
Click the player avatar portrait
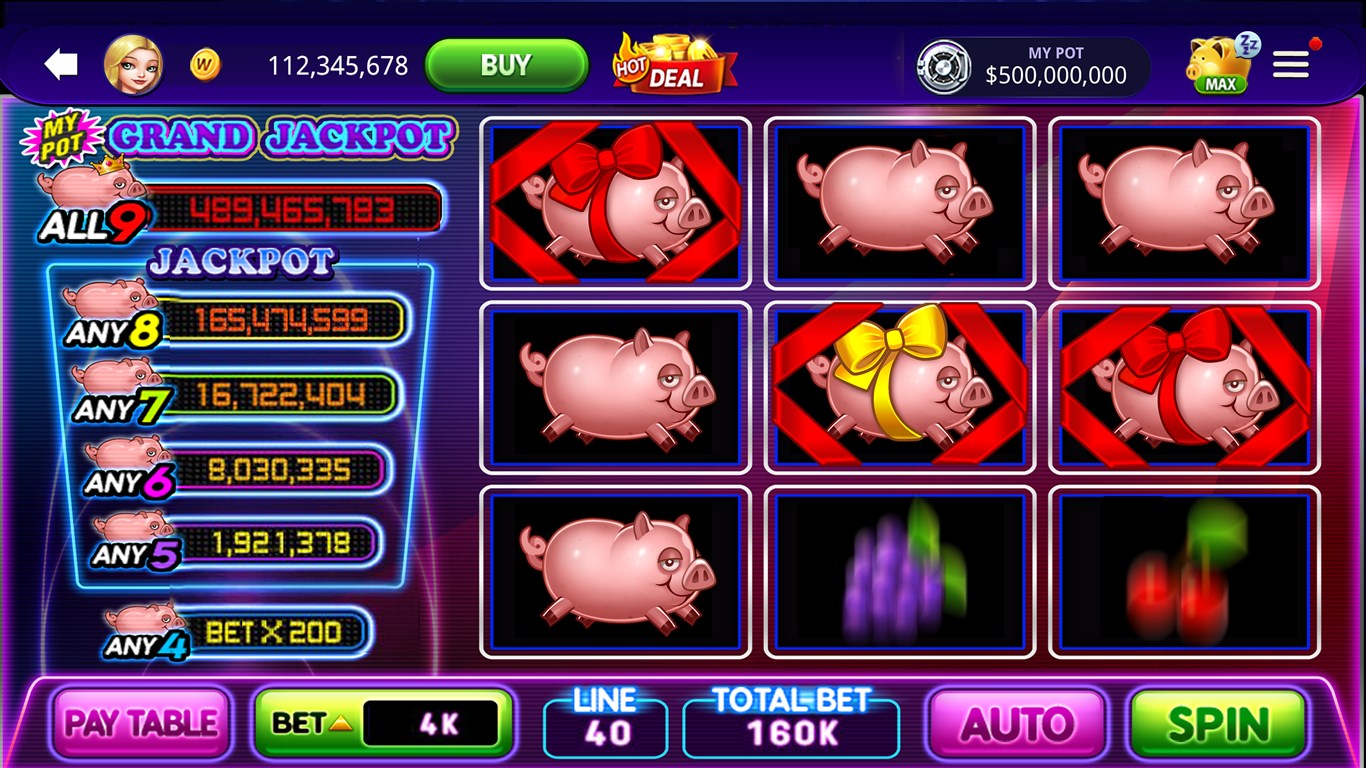click(136, 64)
